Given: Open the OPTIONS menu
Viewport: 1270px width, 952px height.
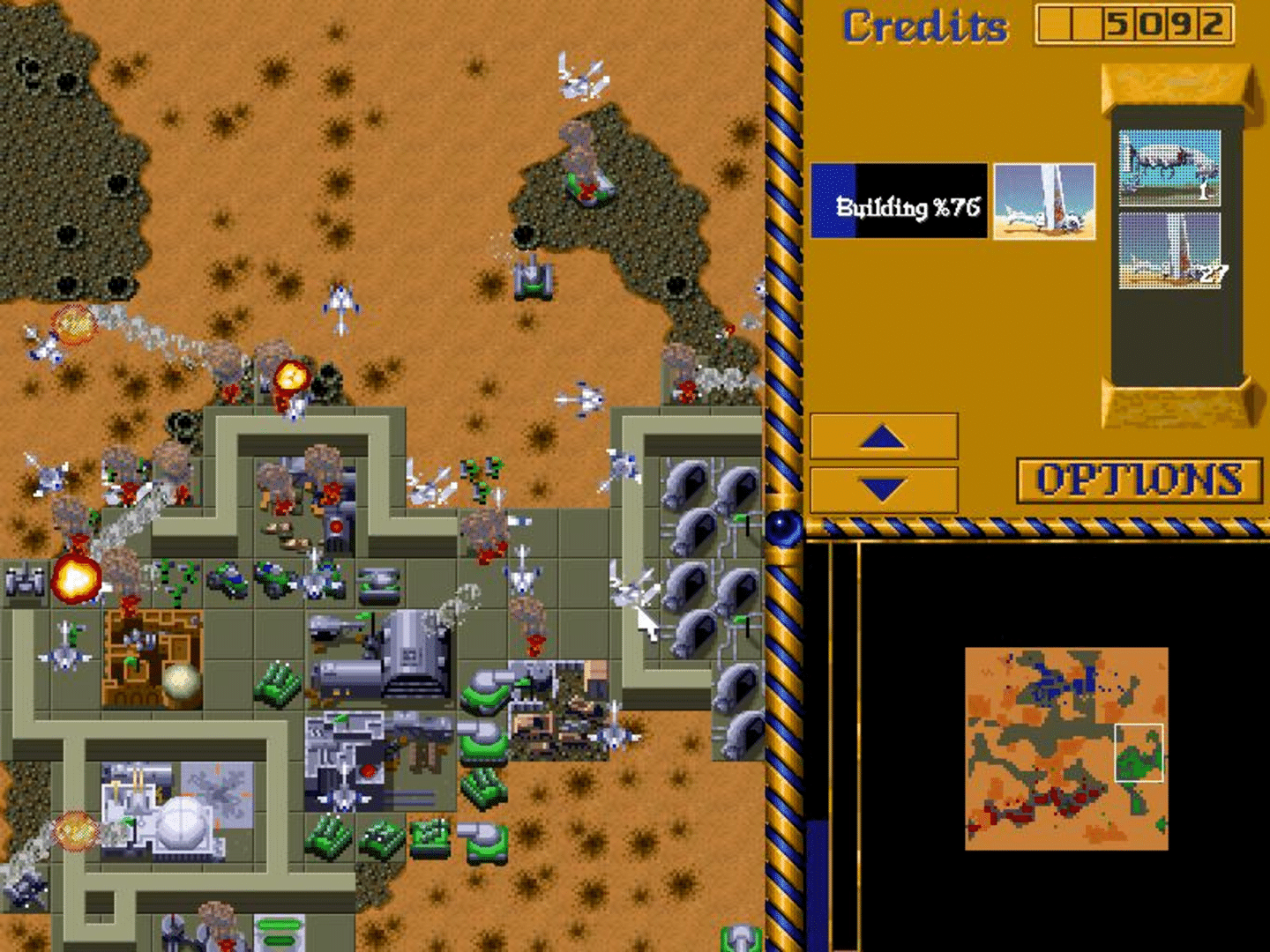Looking at the screenshot, I should 1139,480.
